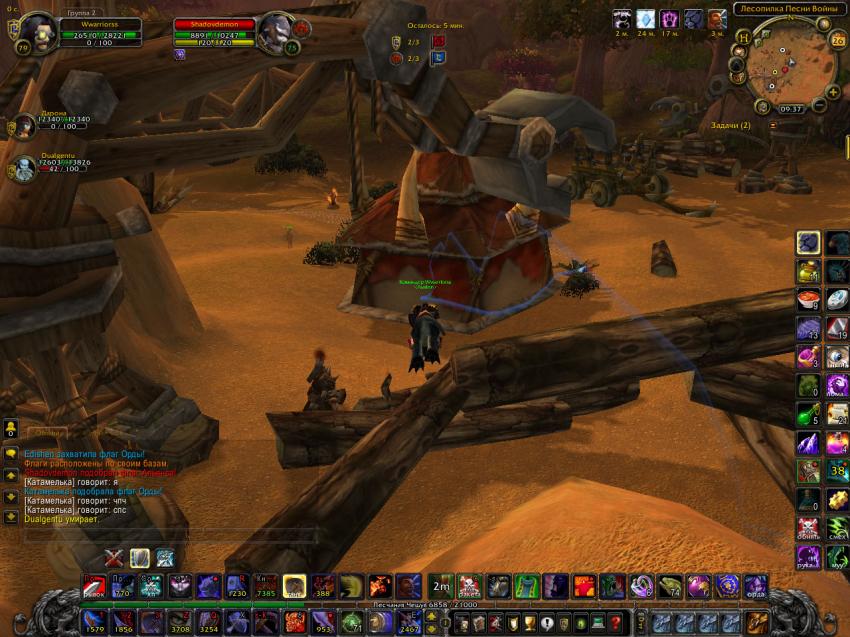
Task: Toggle the H battleground button beside minimap
Action: tap(744, 37)
